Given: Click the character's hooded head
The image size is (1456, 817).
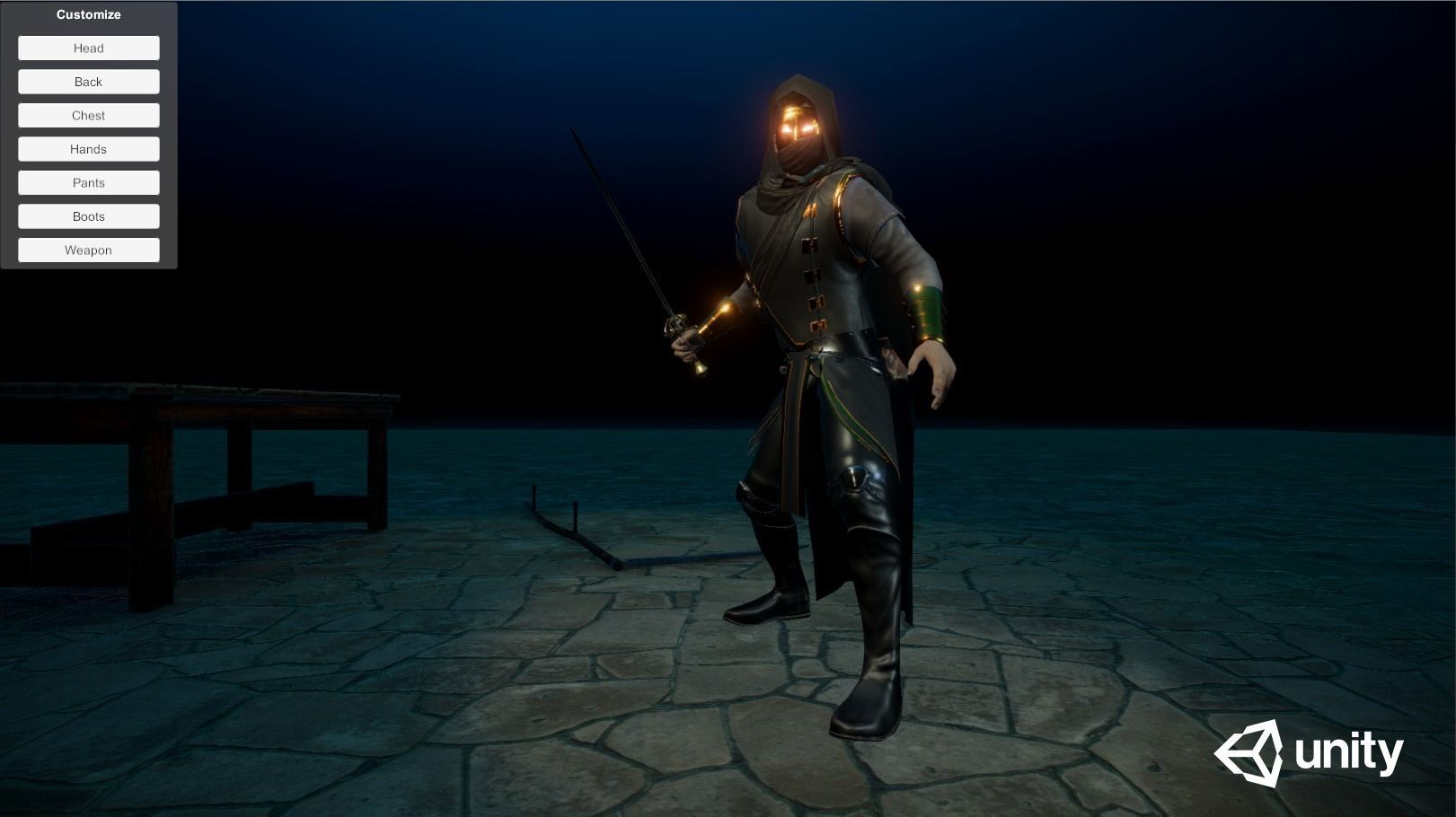Looking at the screenshot, I should pyautogui.click(x=799, y=108).
